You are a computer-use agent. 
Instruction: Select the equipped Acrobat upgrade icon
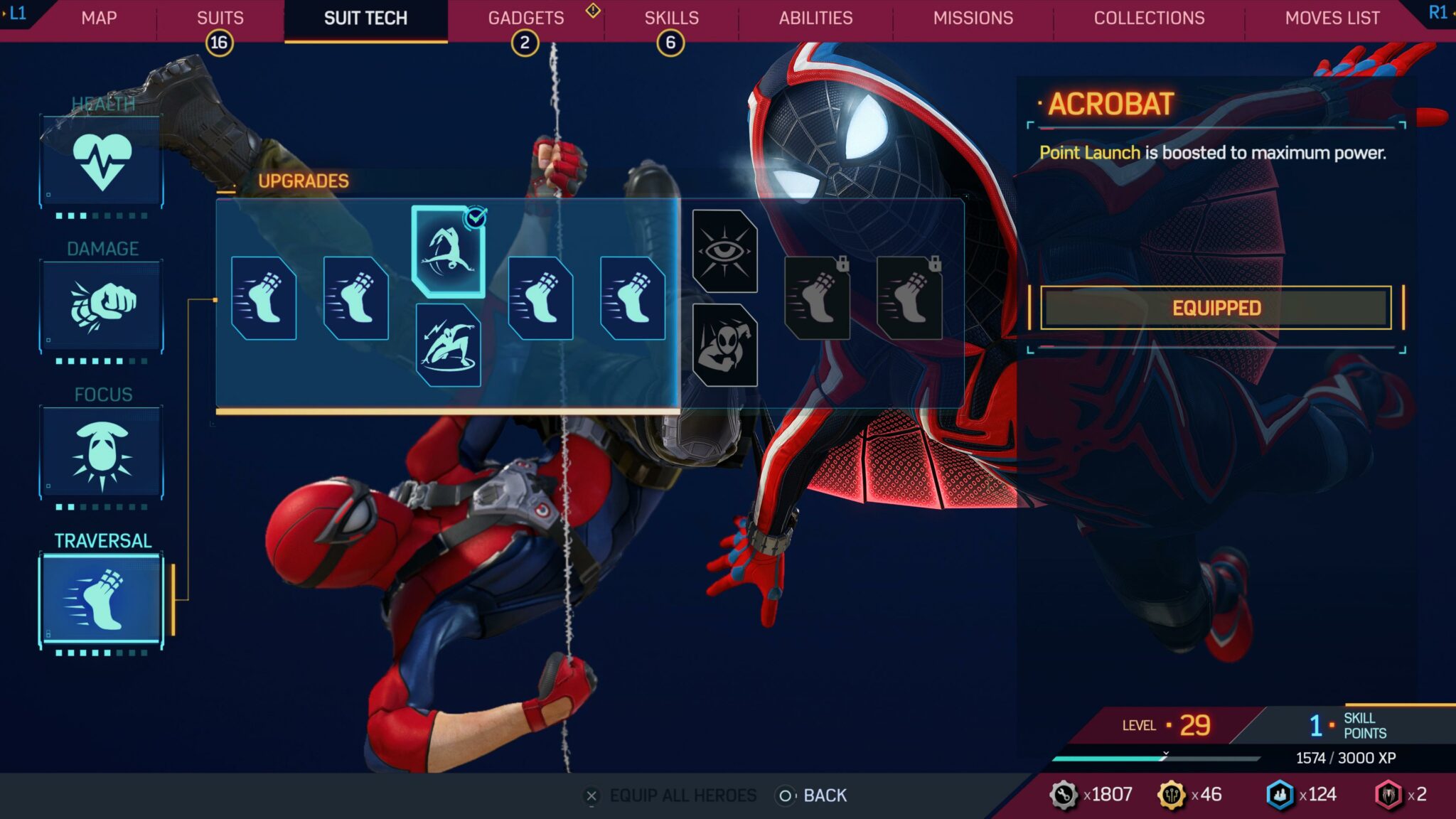448,251
